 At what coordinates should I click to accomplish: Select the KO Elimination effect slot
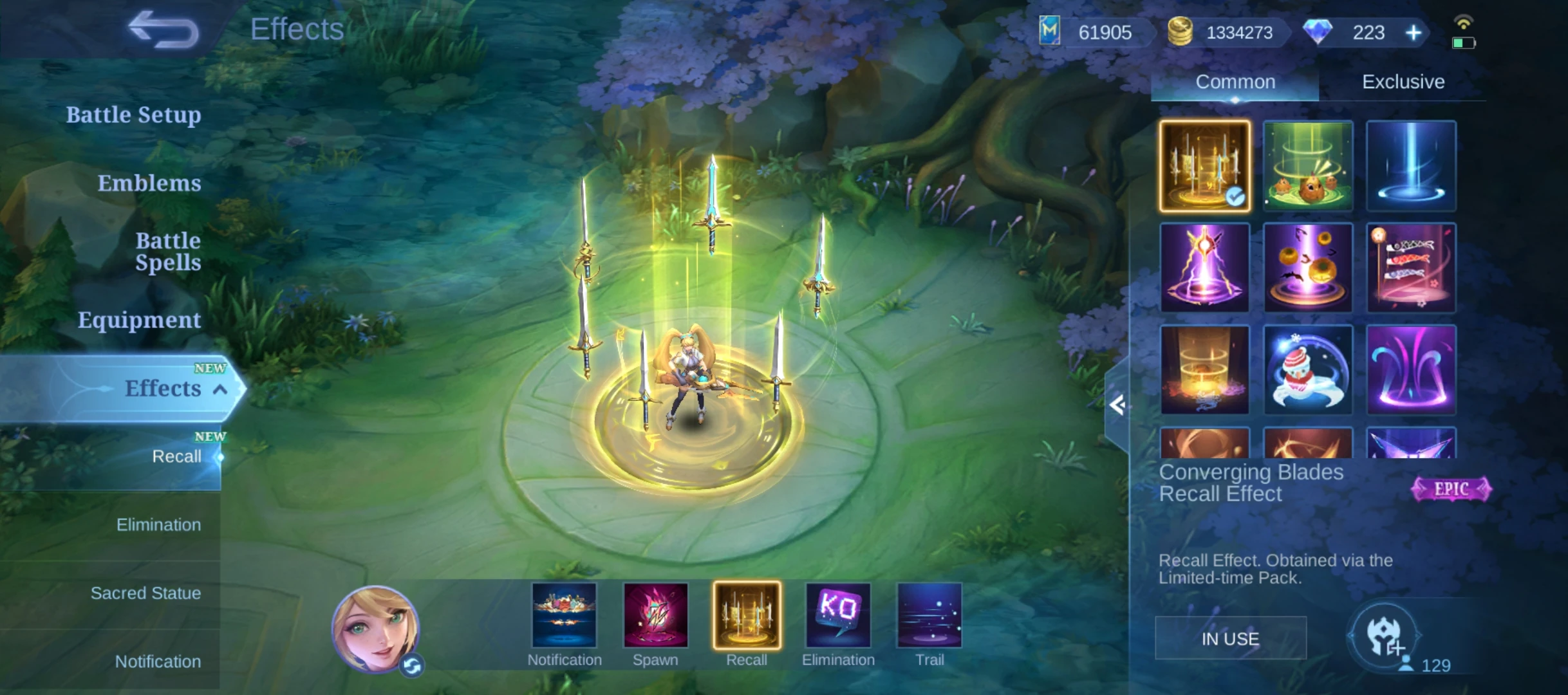[838, 615]
